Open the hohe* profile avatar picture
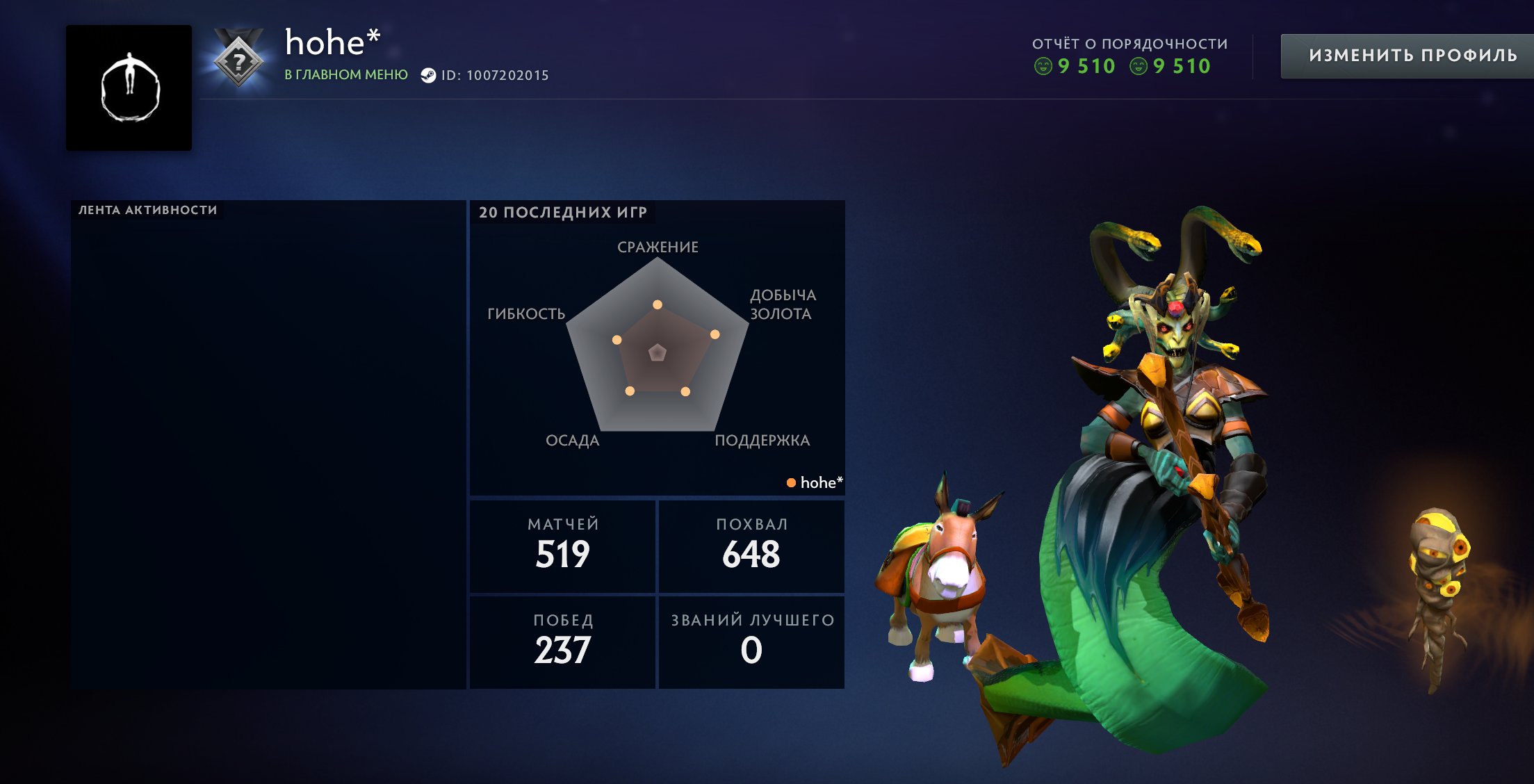This screenshot has height=784, width=1534. click(x=129, y=88)
